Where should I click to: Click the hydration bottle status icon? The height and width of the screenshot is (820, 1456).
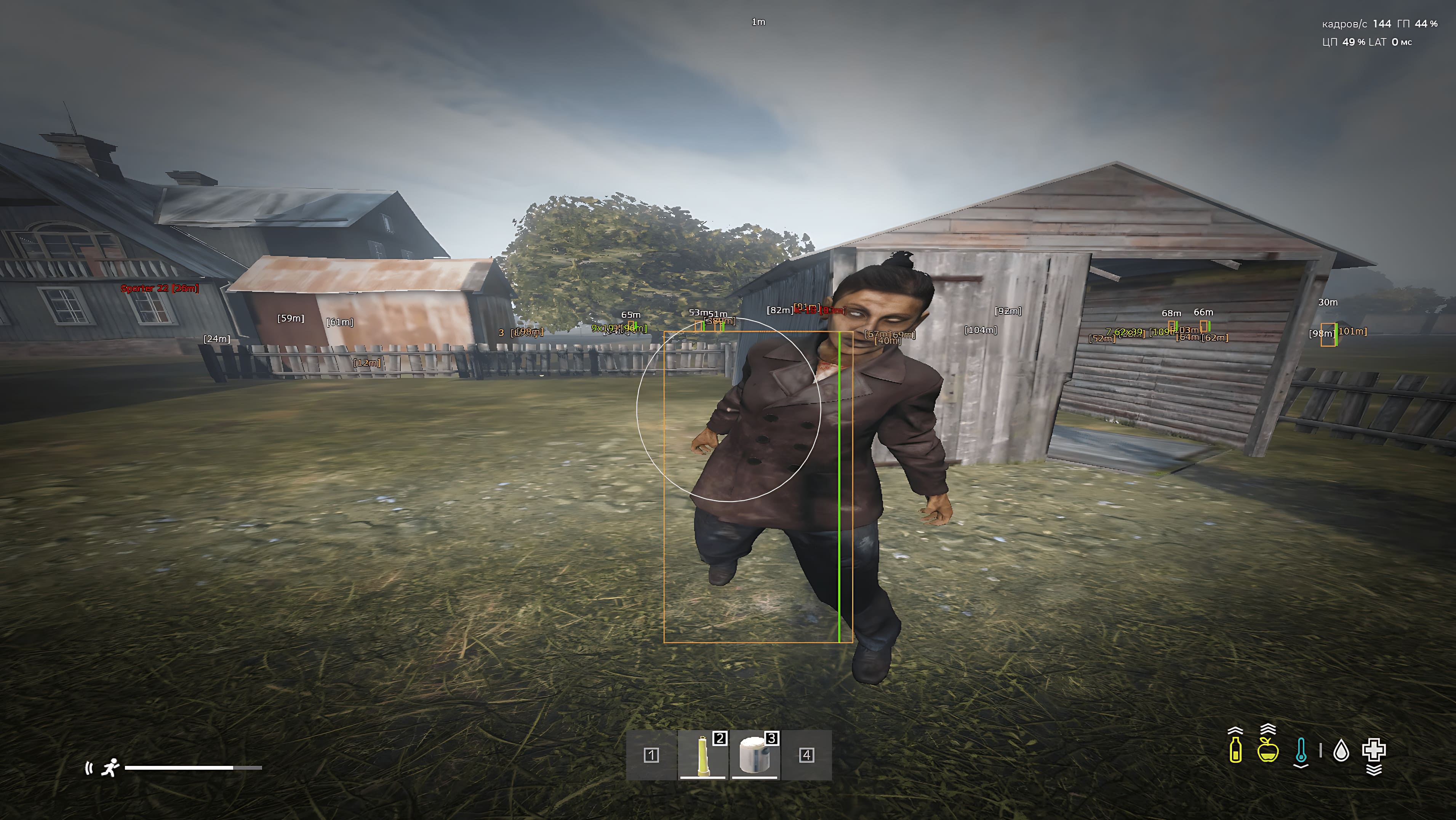coord(1235,750)
